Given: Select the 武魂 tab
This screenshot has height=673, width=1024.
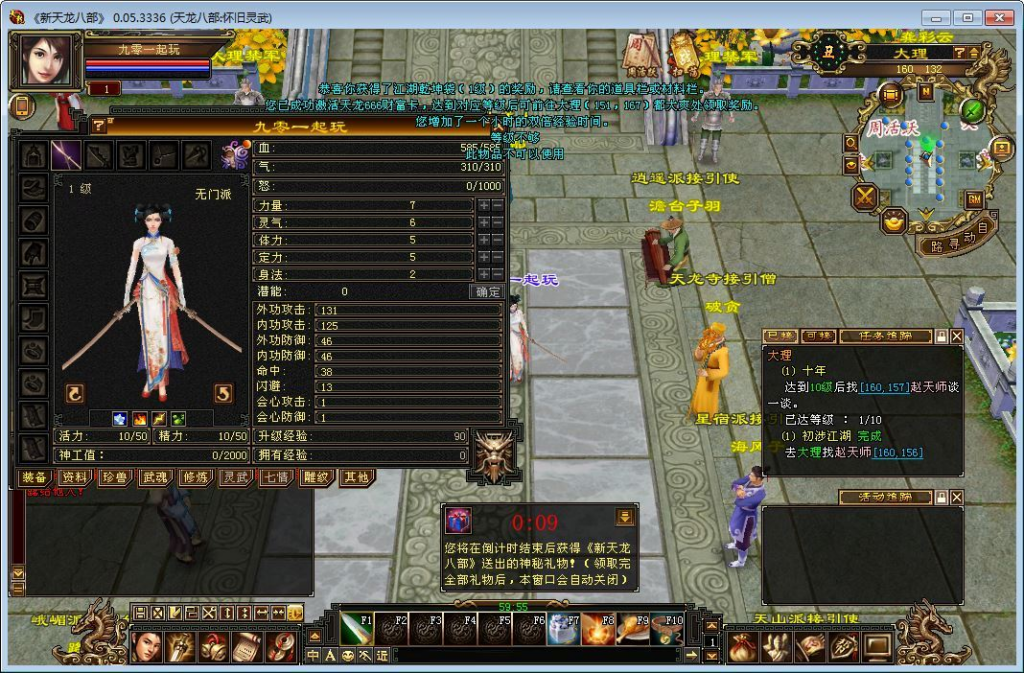Looking at the screenshot, I should tap(154, 478).
